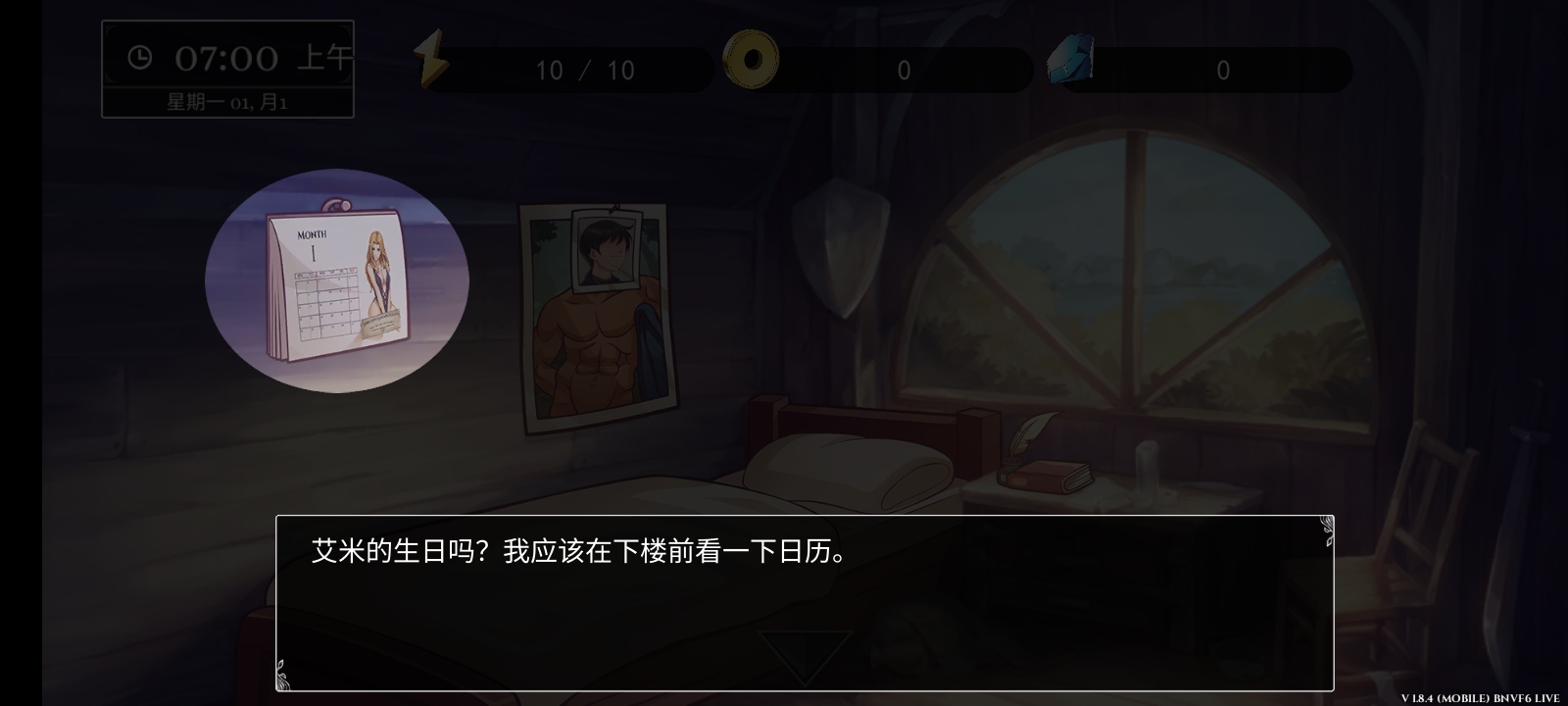Click the version text V 1.8.4 BNVF6 LIVE
Image resolution: width=1568 pixels, height=706 pixels.
(1478, 697)
